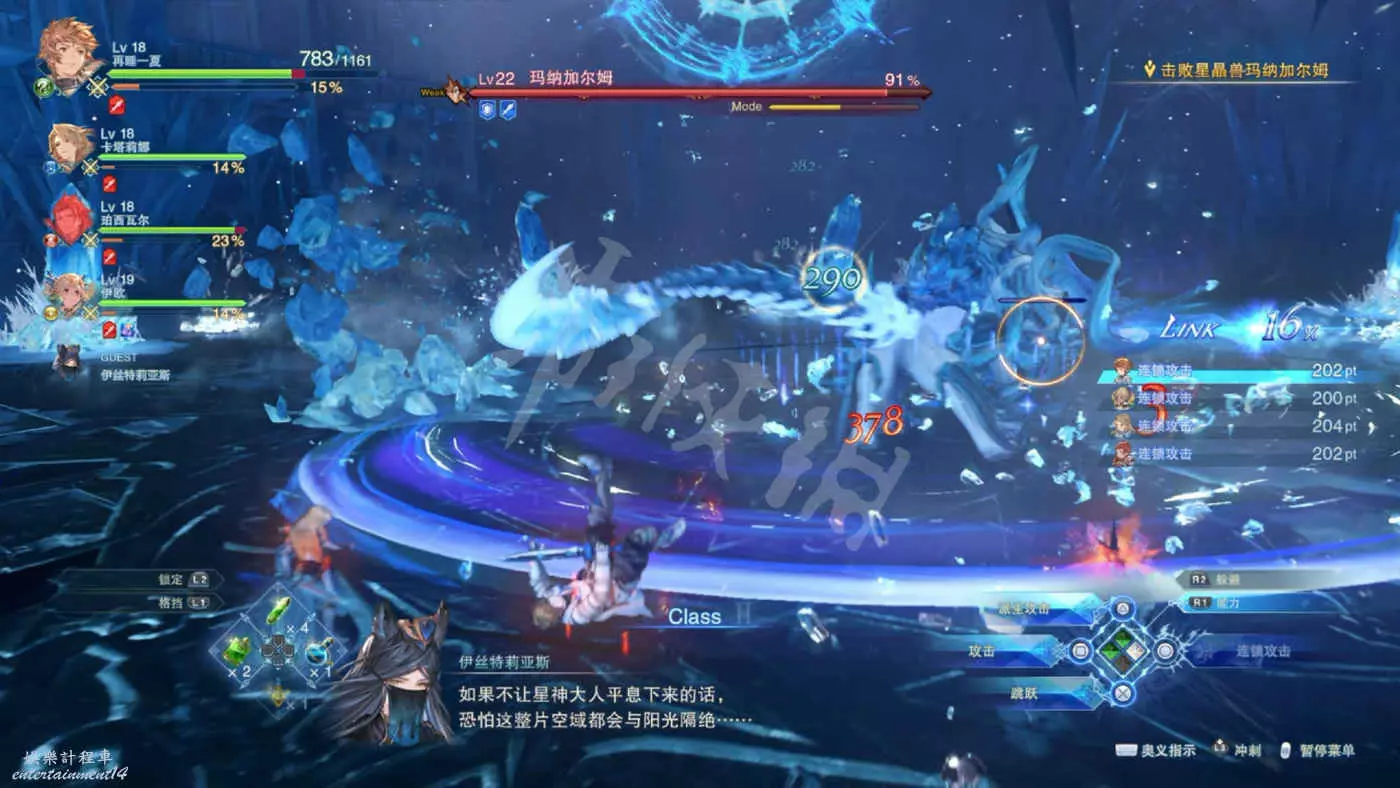Viewport: 1400px width, 788px height.
Task: Select Katalina (卡塔莉娜) party portrait
Action: (x=70, y=147)
